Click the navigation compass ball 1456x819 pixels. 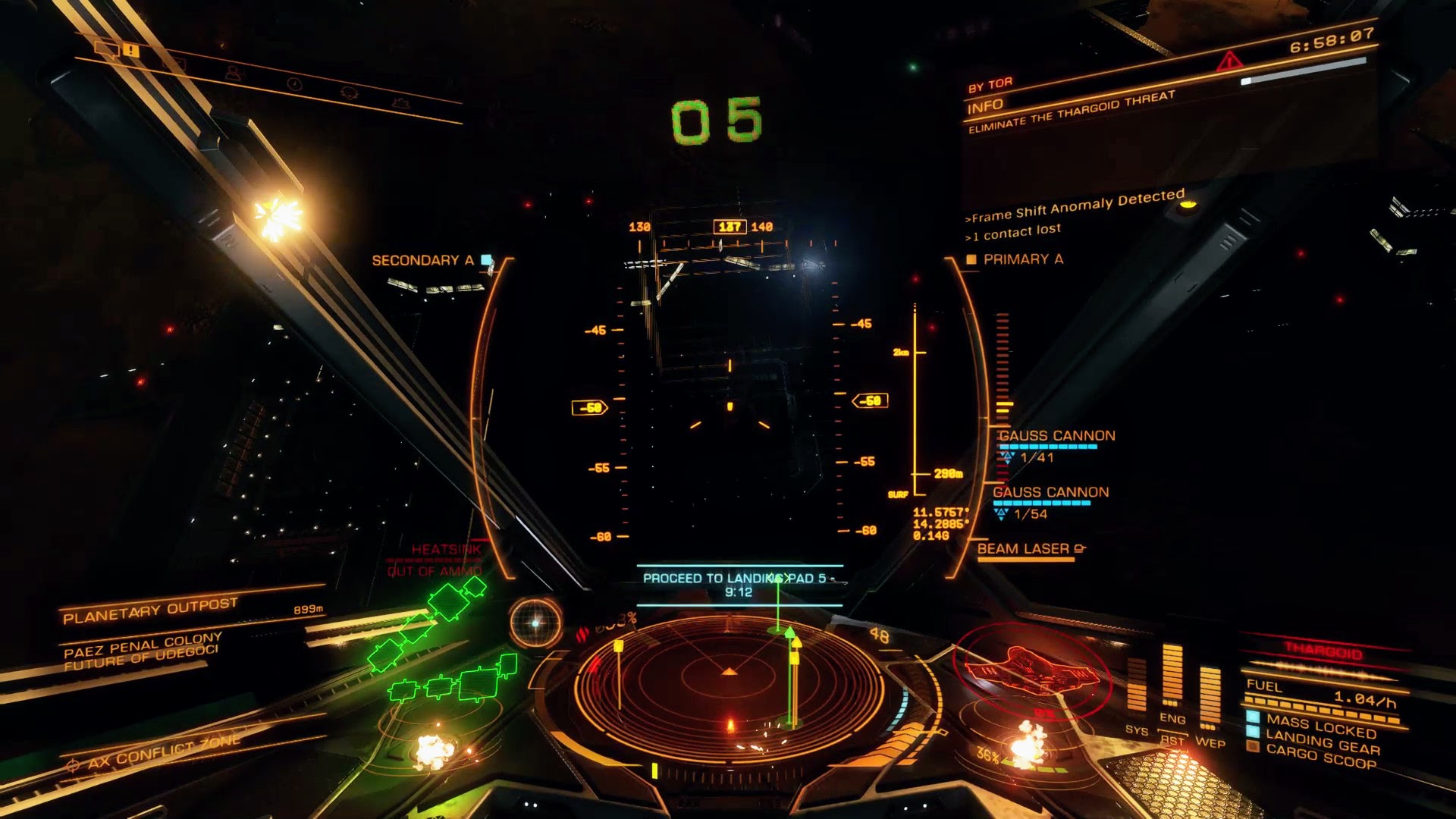pos(535,623)
